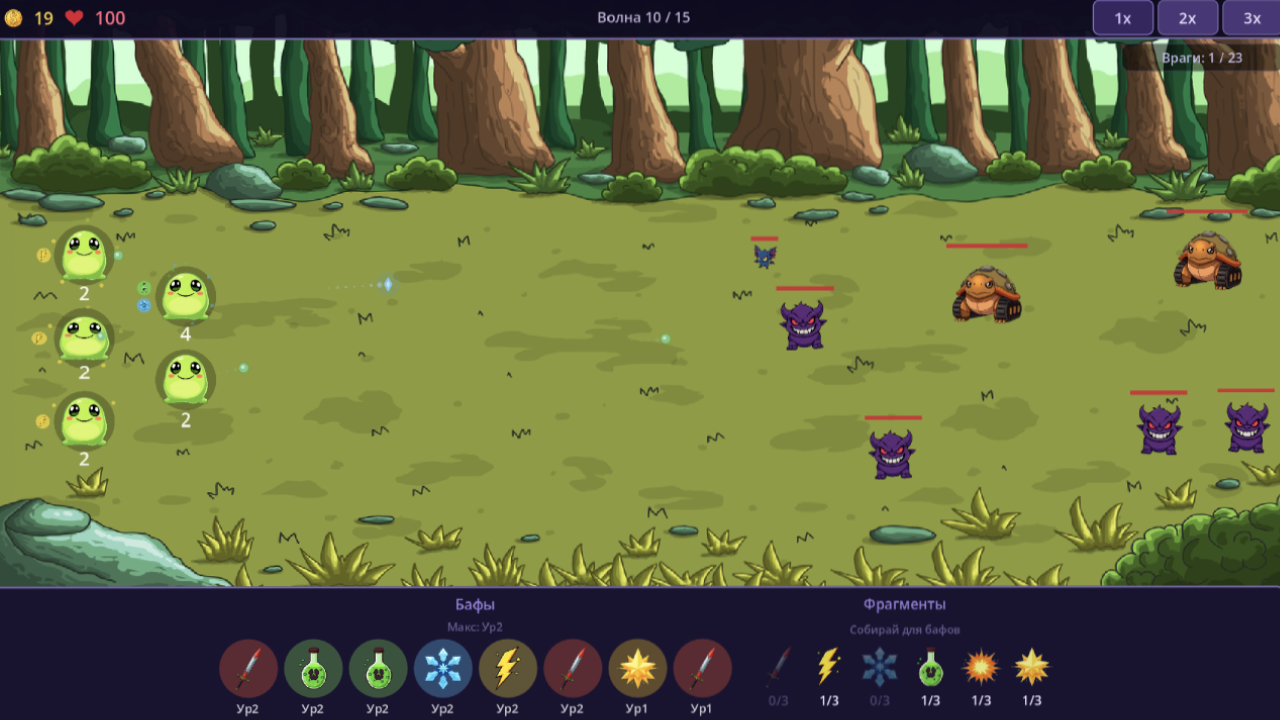Click the golden star buff labeled Ур1
The height and width of the screenshot is (720, 1280).
[x=637, y=668]
